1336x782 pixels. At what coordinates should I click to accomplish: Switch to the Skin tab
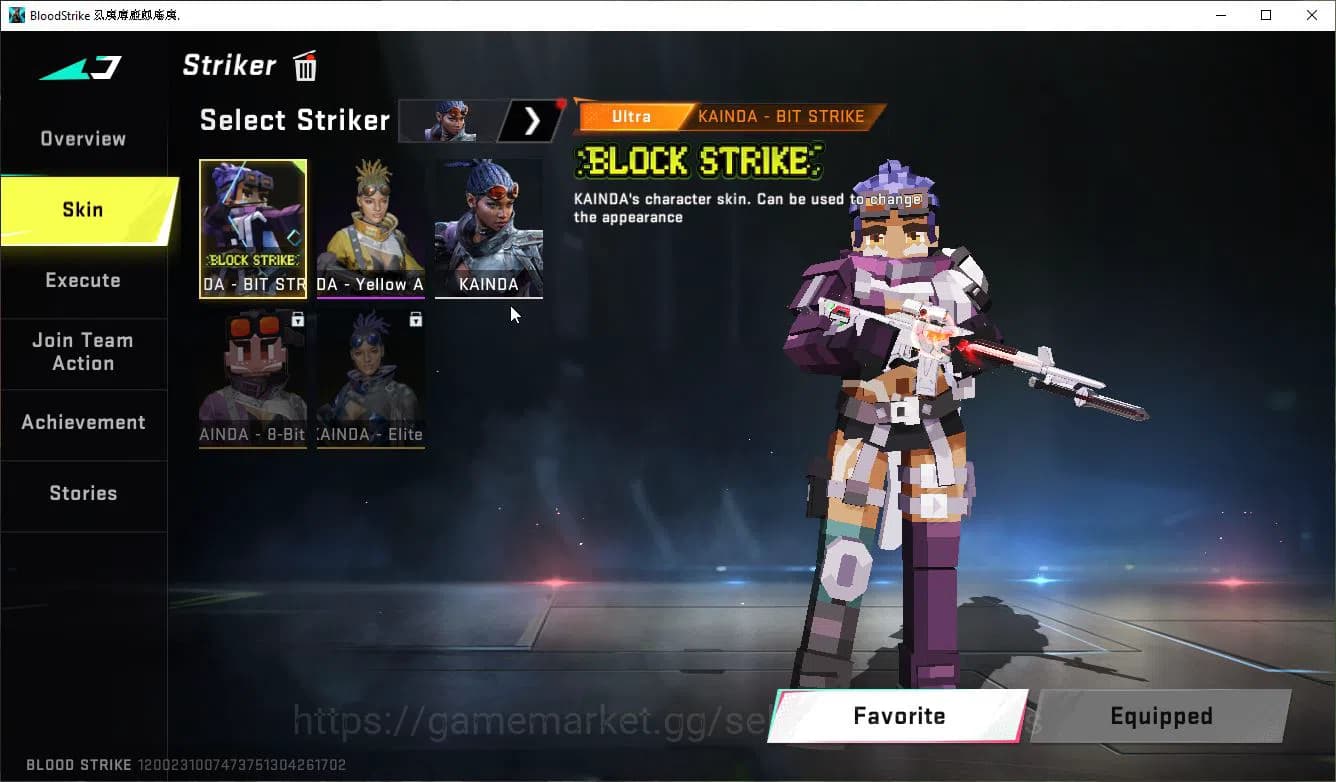tap(82, 210)
